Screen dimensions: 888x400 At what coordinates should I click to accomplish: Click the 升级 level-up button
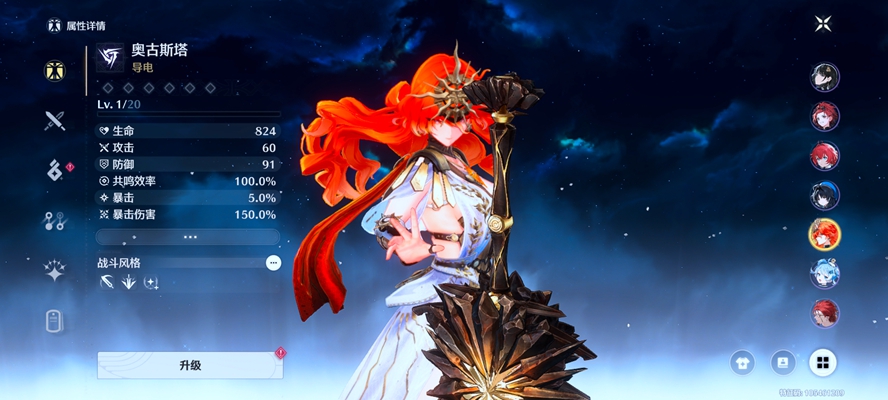[x=190, y=365]
